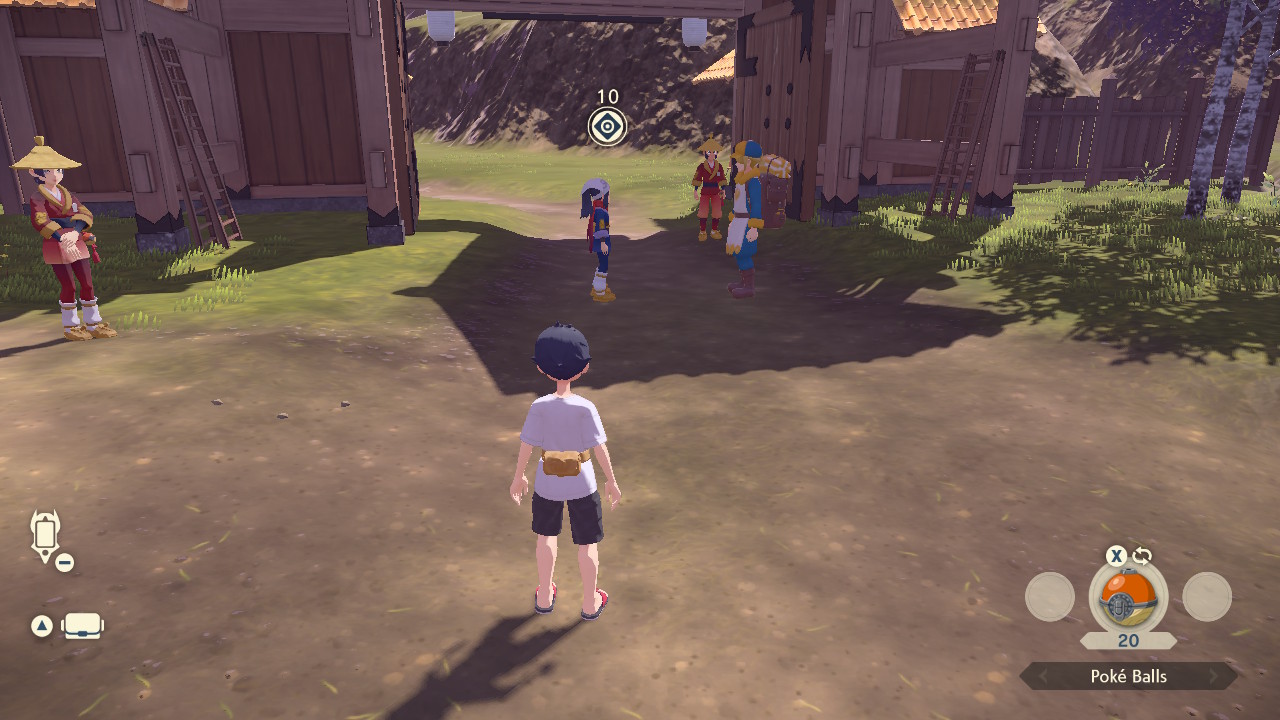1280x720 pixels.
Task: Click the mission objective waypoint marker
Action: (607, 127)
